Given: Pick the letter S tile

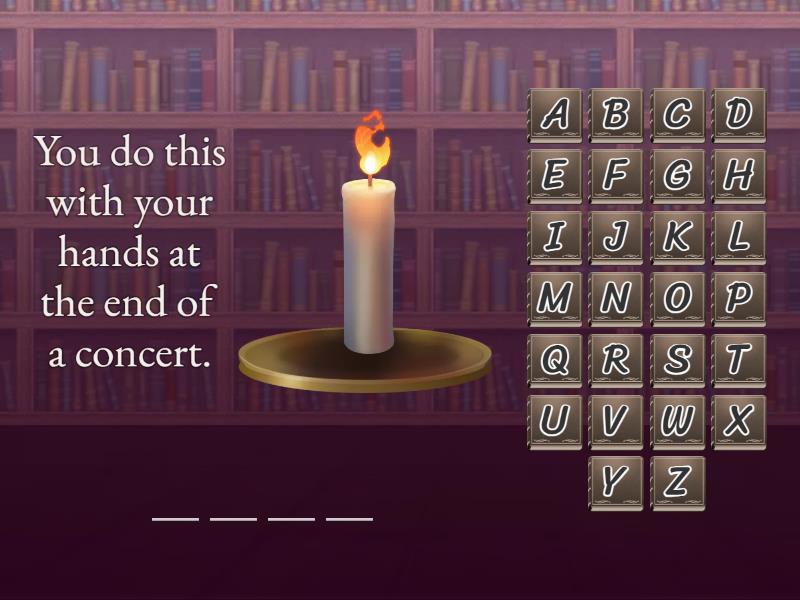Looking at the screenshot, I should [x=678, y=360].
